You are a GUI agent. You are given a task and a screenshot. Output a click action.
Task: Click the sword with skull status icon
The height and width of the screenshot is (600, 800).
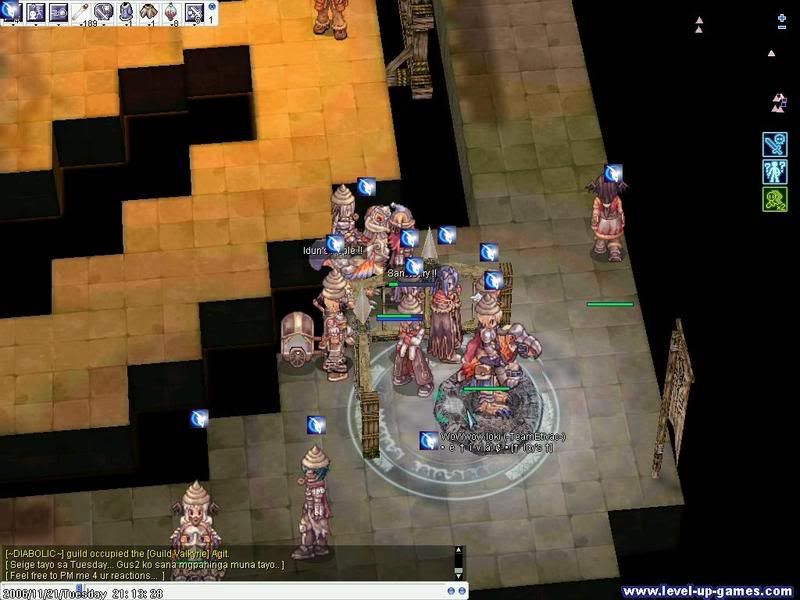775,144
